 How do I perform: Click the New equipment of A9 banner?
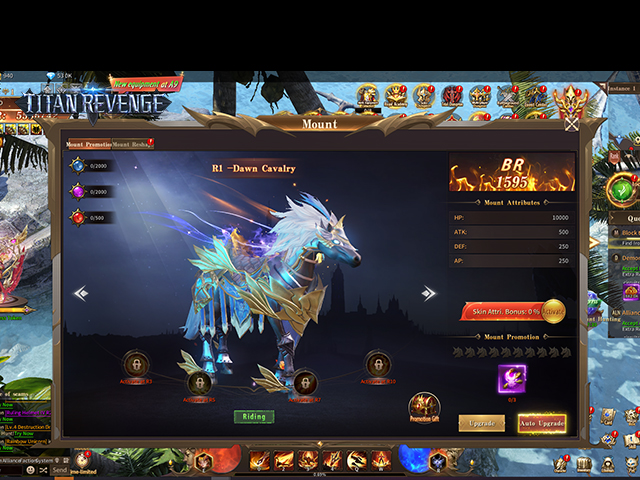coord(146,84)
